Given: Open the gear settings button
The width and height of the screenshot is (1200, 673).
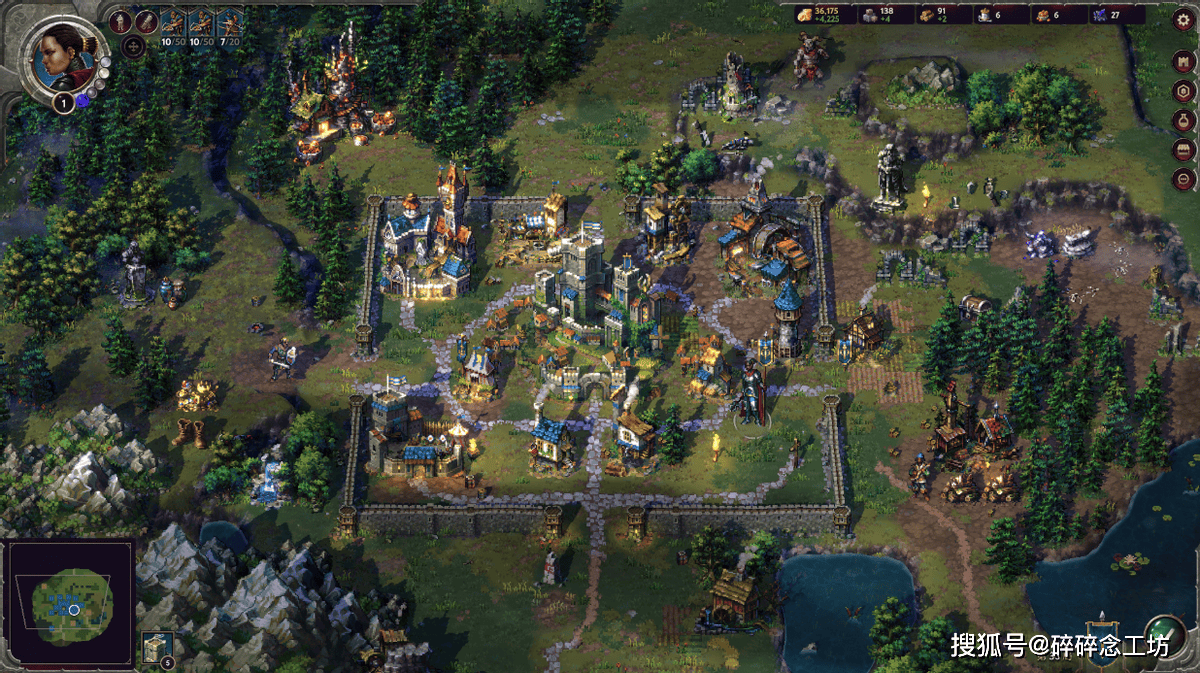Looking at the screenshot, I should point(1184,21).
